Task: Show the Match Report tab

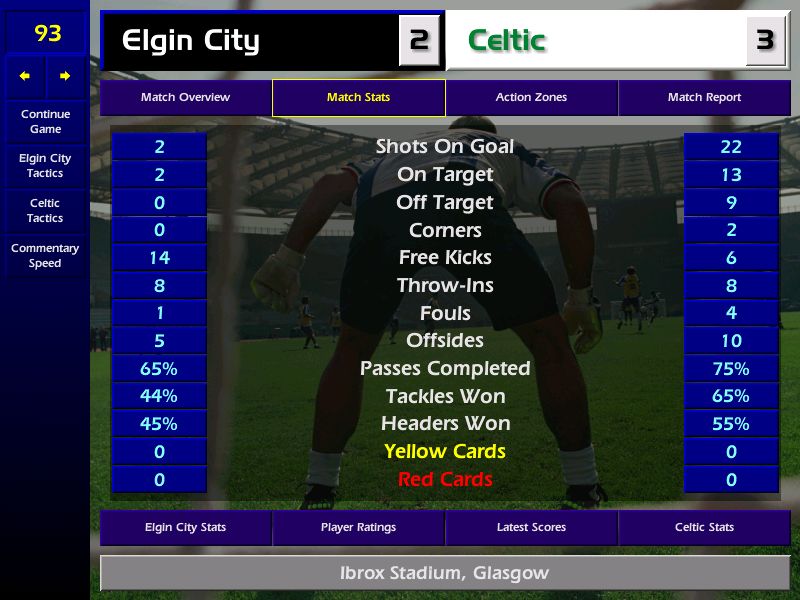Action: click(704, 98)
